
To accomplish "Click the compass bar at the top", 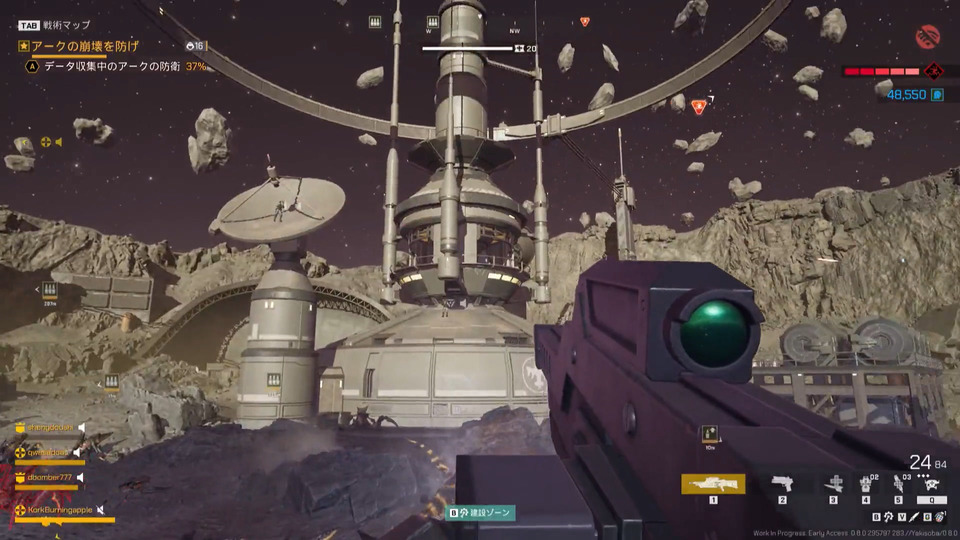I will pyautogui.click(x=468, y=48).
